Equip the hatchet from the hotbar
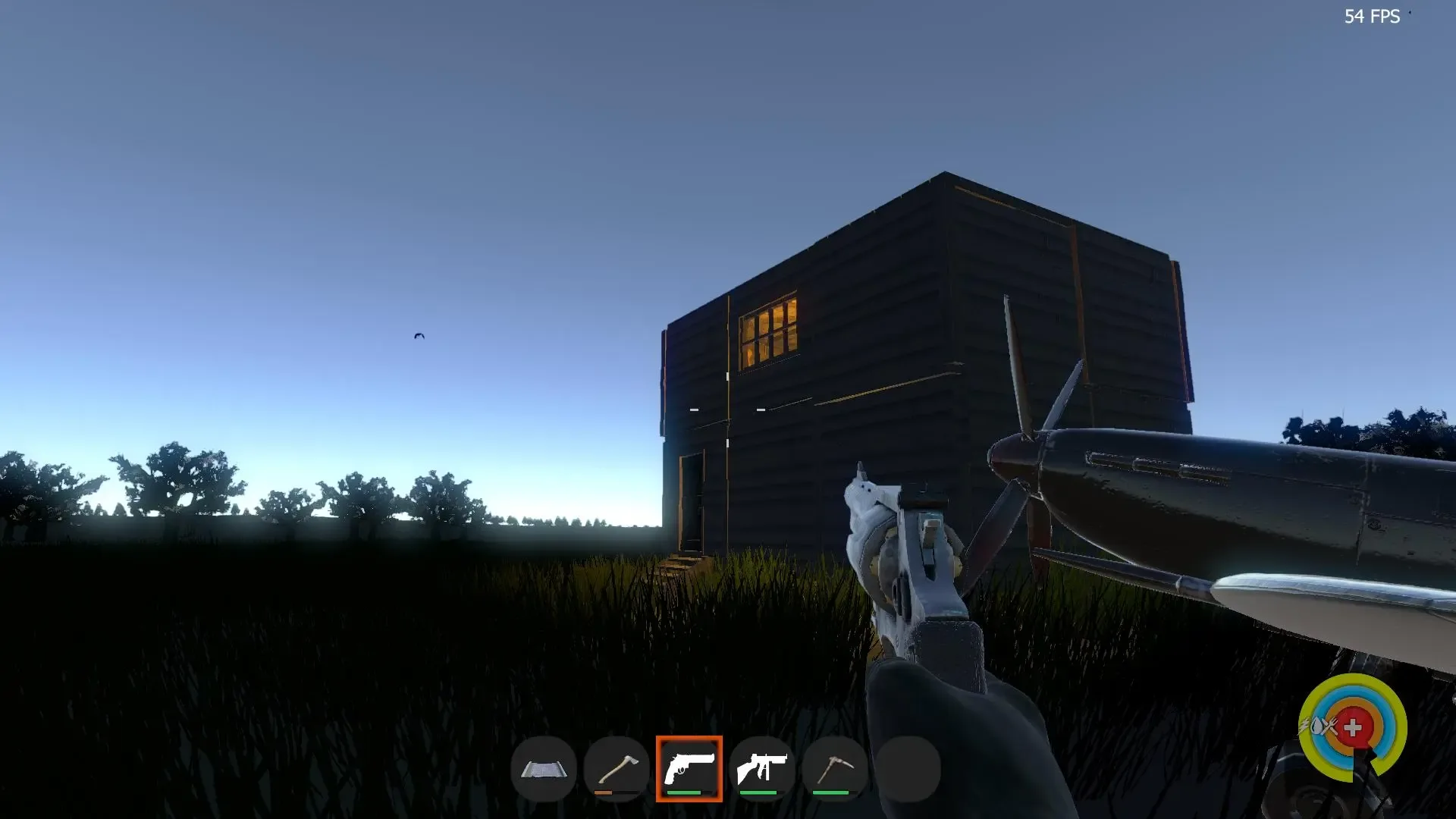Image resolution: width=1456 pixels, height=819 pixels. [x=616, y=767]
